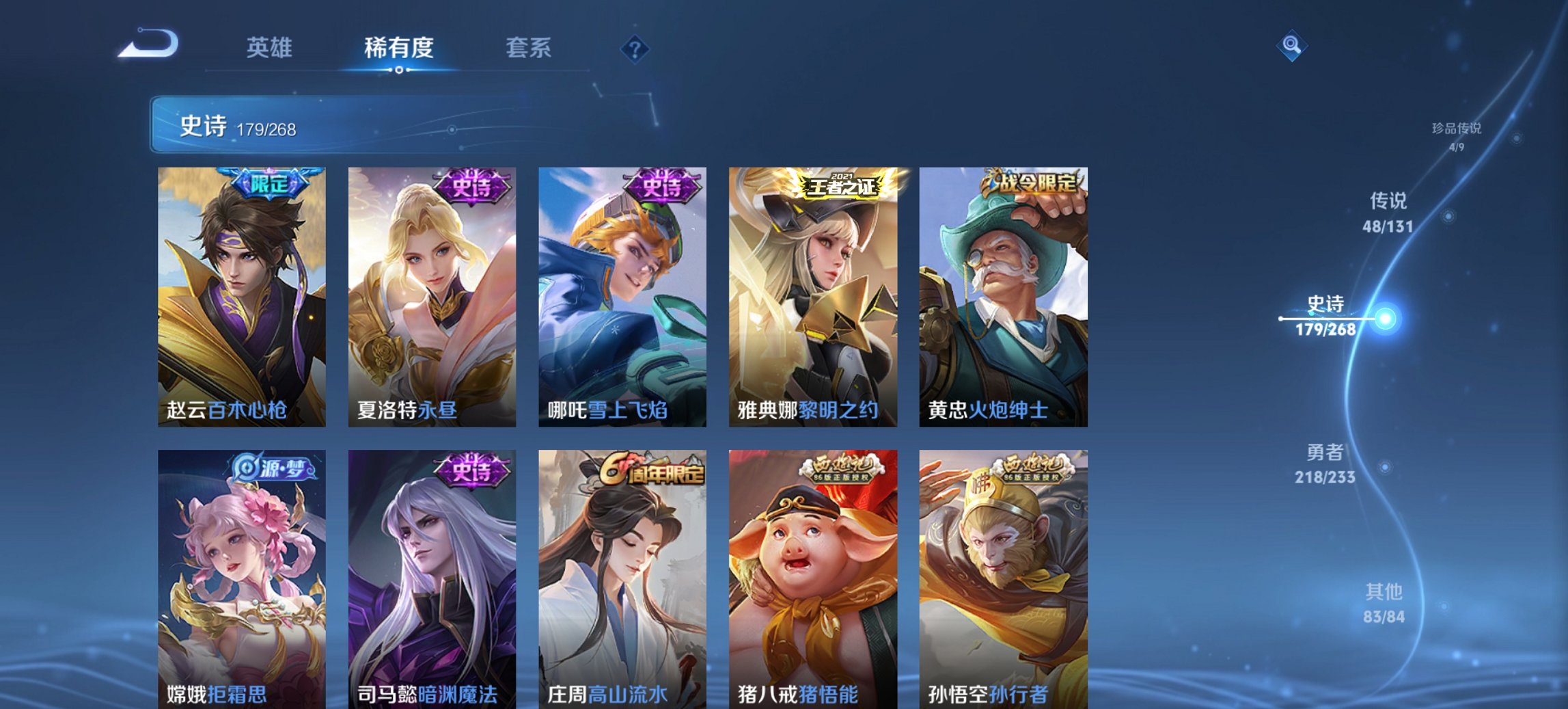This screenshot has width=1568, height=709.
Task: Open the help question mark icon
Action: click(x=635, y=51)
